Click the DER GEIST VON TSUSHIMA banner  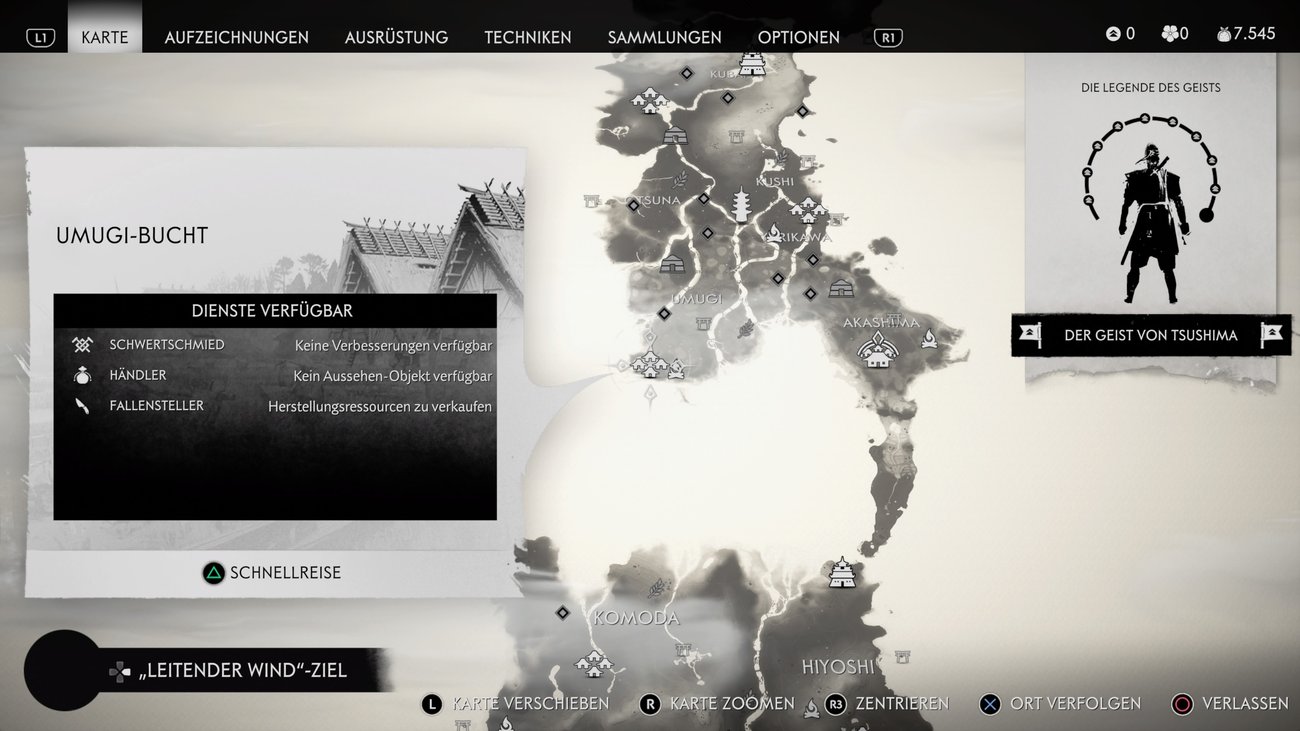click(1150, 335)
